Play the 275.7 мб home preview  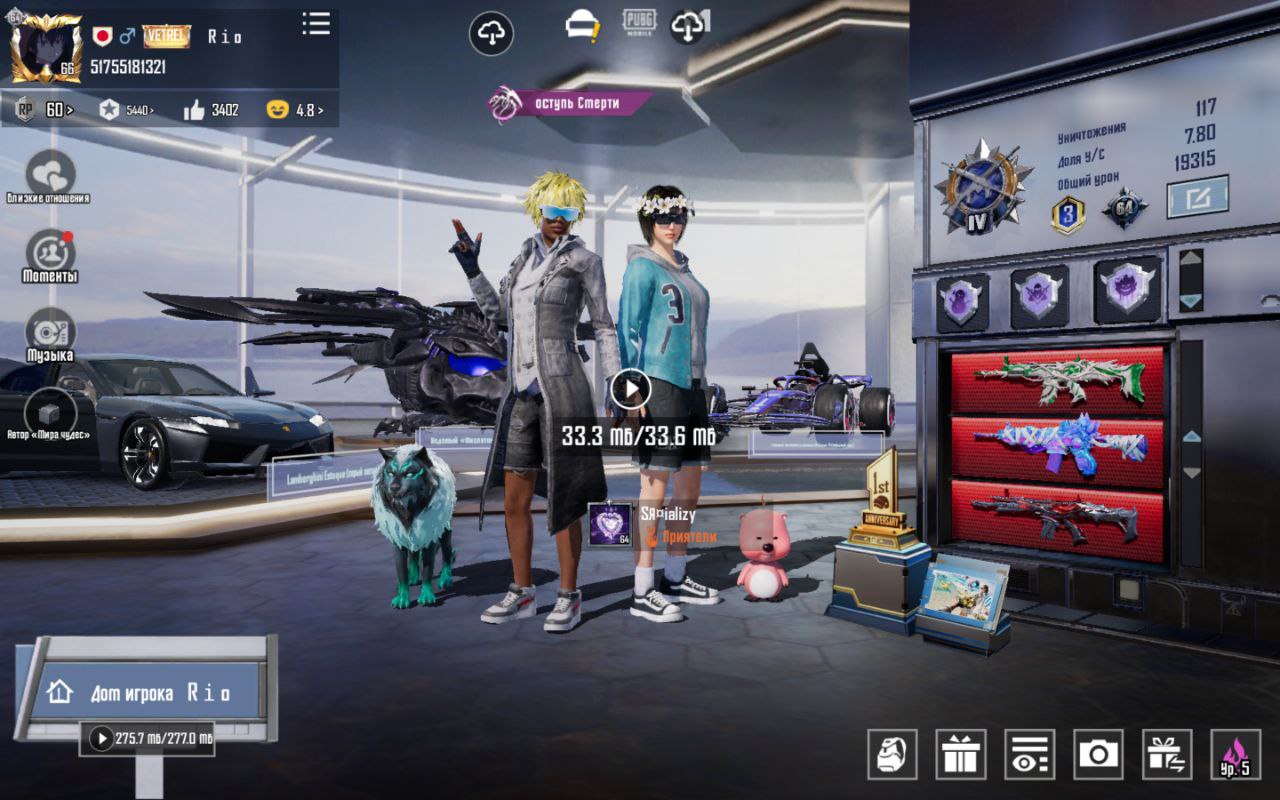101,739
